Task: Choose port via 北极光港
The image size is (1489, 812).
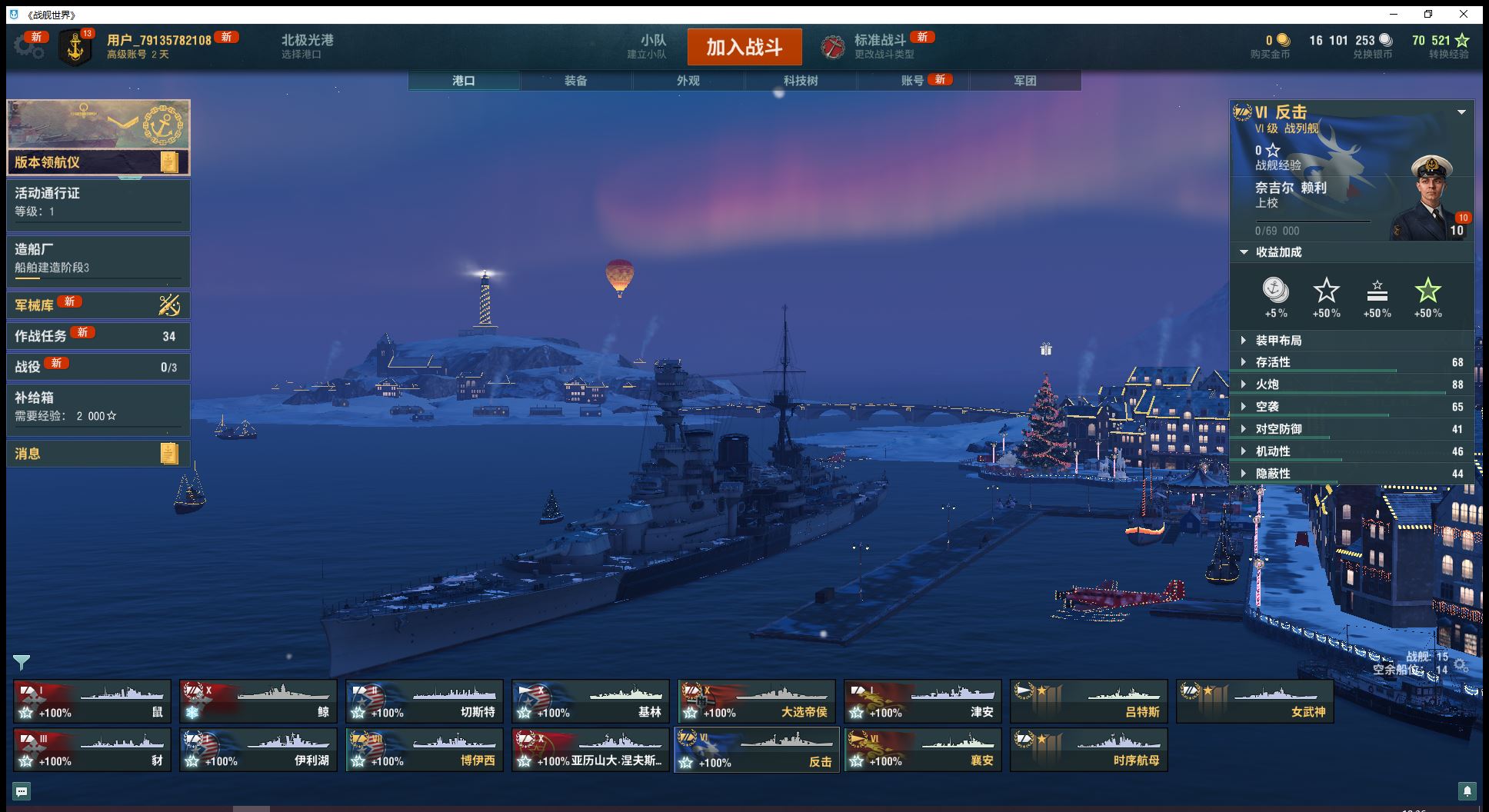Action: point(307,46)
